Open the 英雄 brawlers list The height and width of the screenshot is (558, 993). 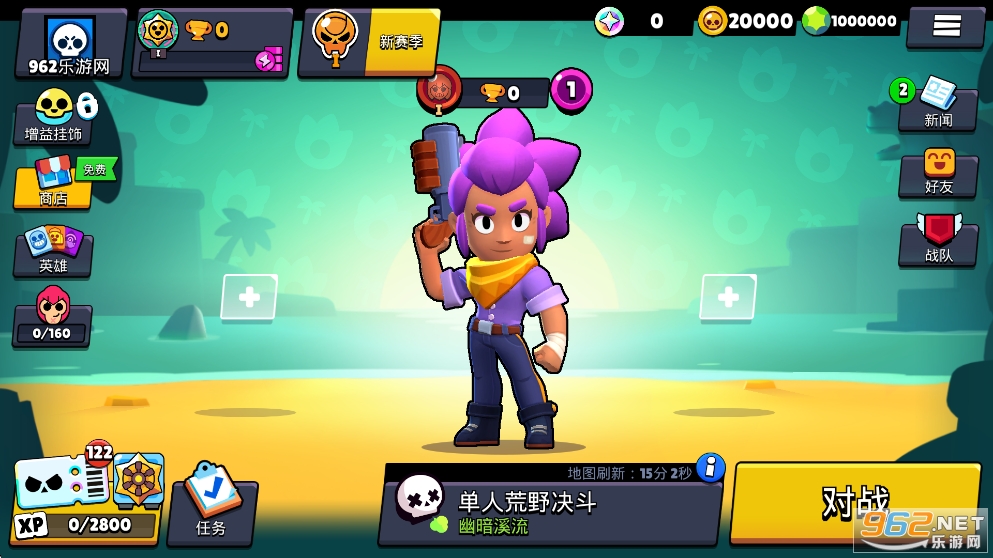point(53,250)
